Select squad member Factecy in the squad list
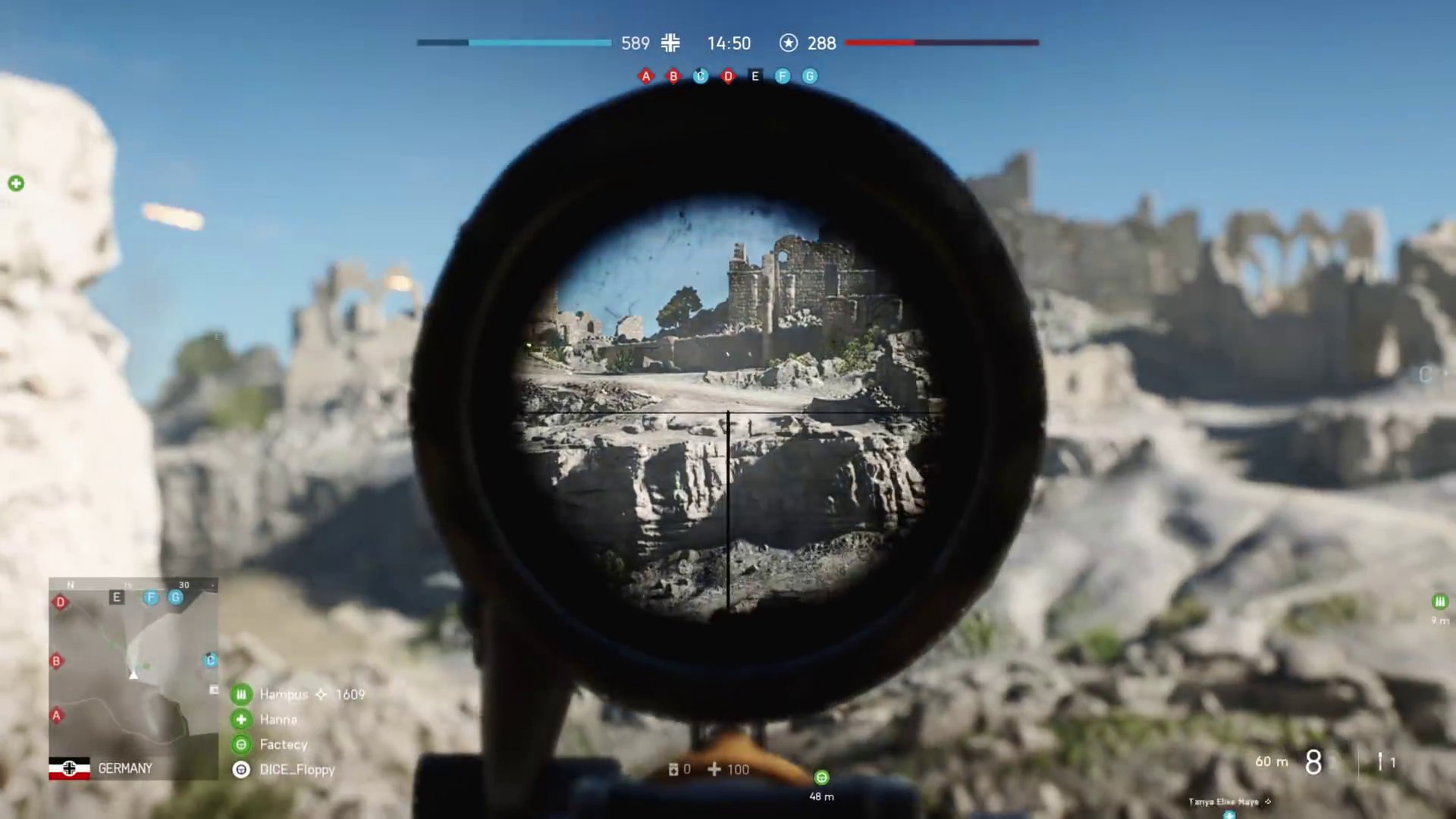This screenshot has width=1456, height=819. point(283,744)
